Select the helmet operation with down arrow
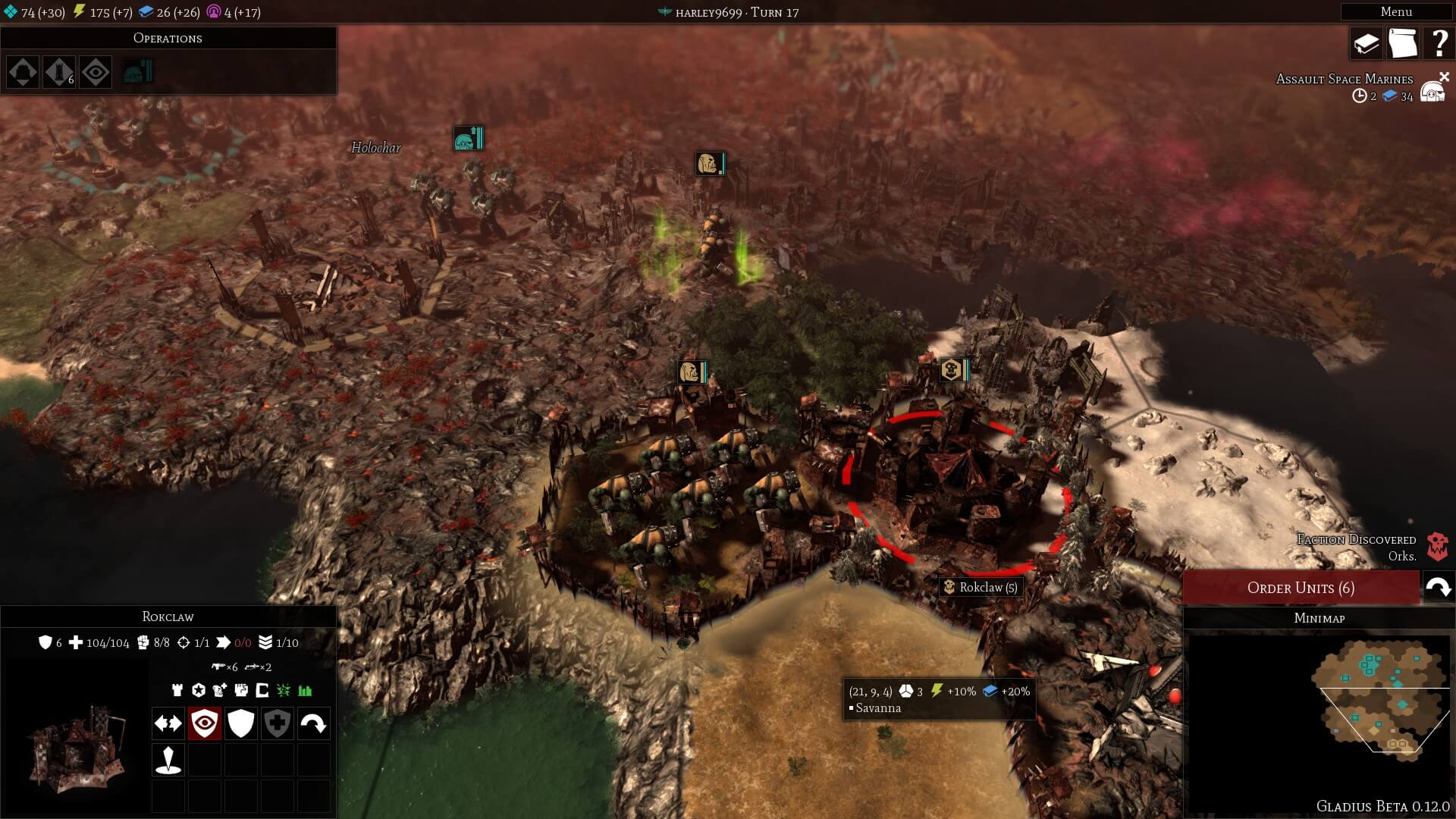 tap(23, 73)
